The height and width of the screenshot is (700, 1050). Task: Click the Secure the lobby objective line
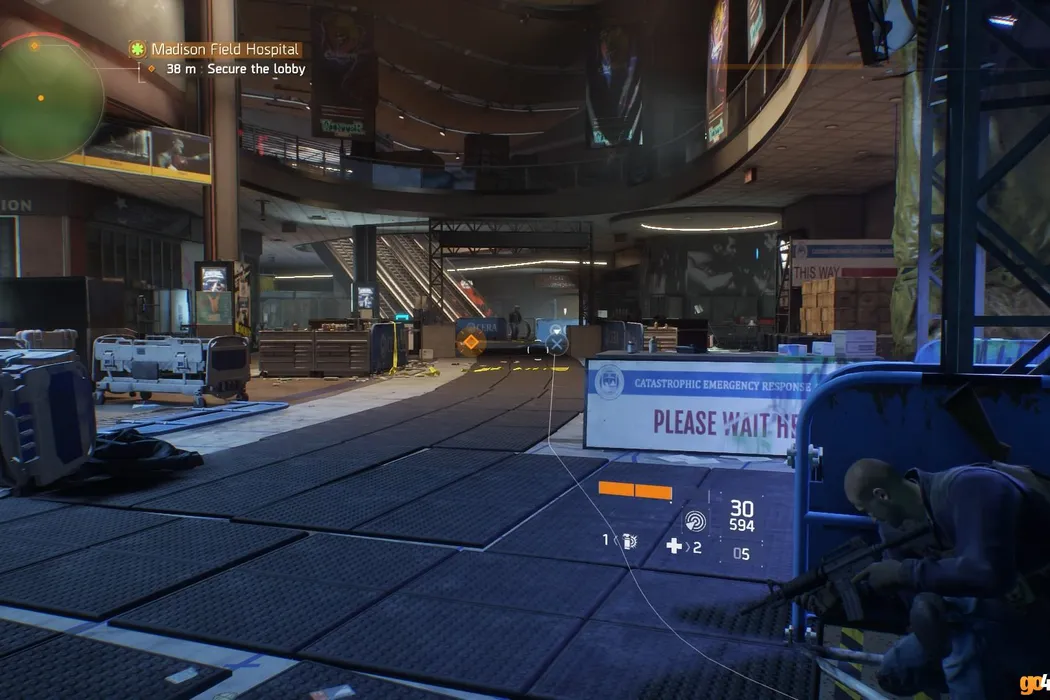pos(226,69)
